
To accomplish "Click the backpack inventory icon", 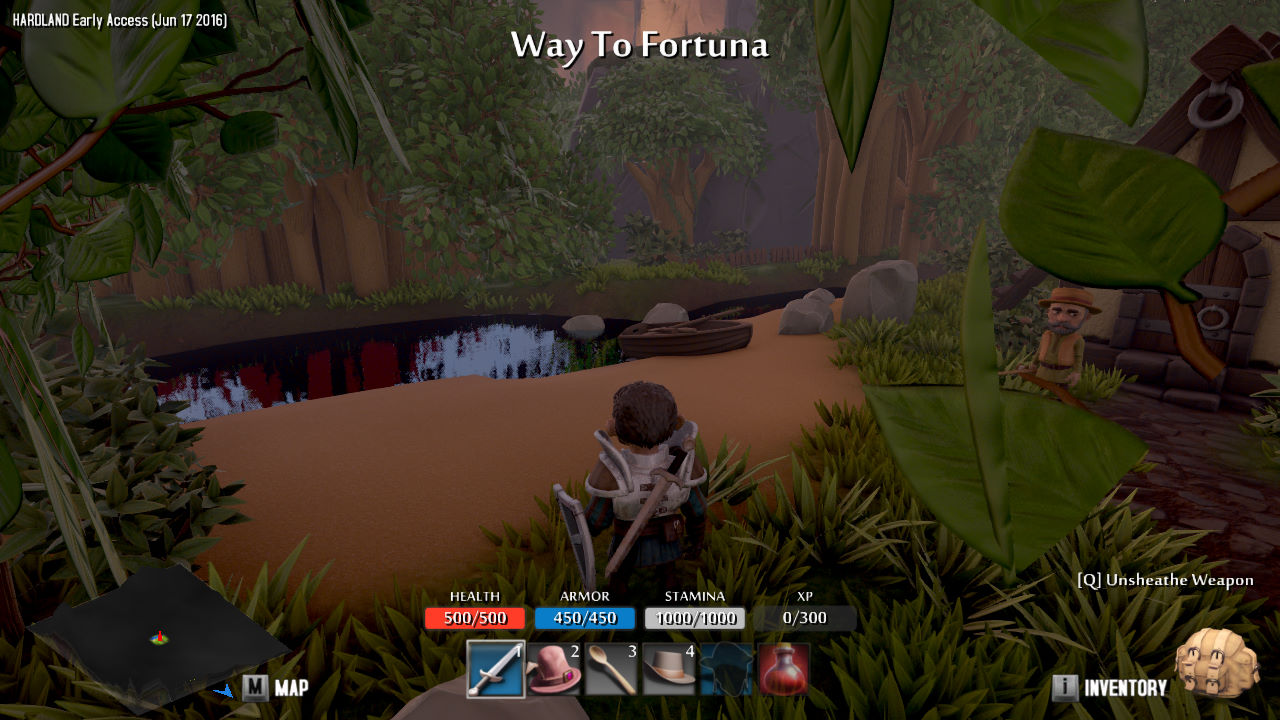I will [1216, 664].
